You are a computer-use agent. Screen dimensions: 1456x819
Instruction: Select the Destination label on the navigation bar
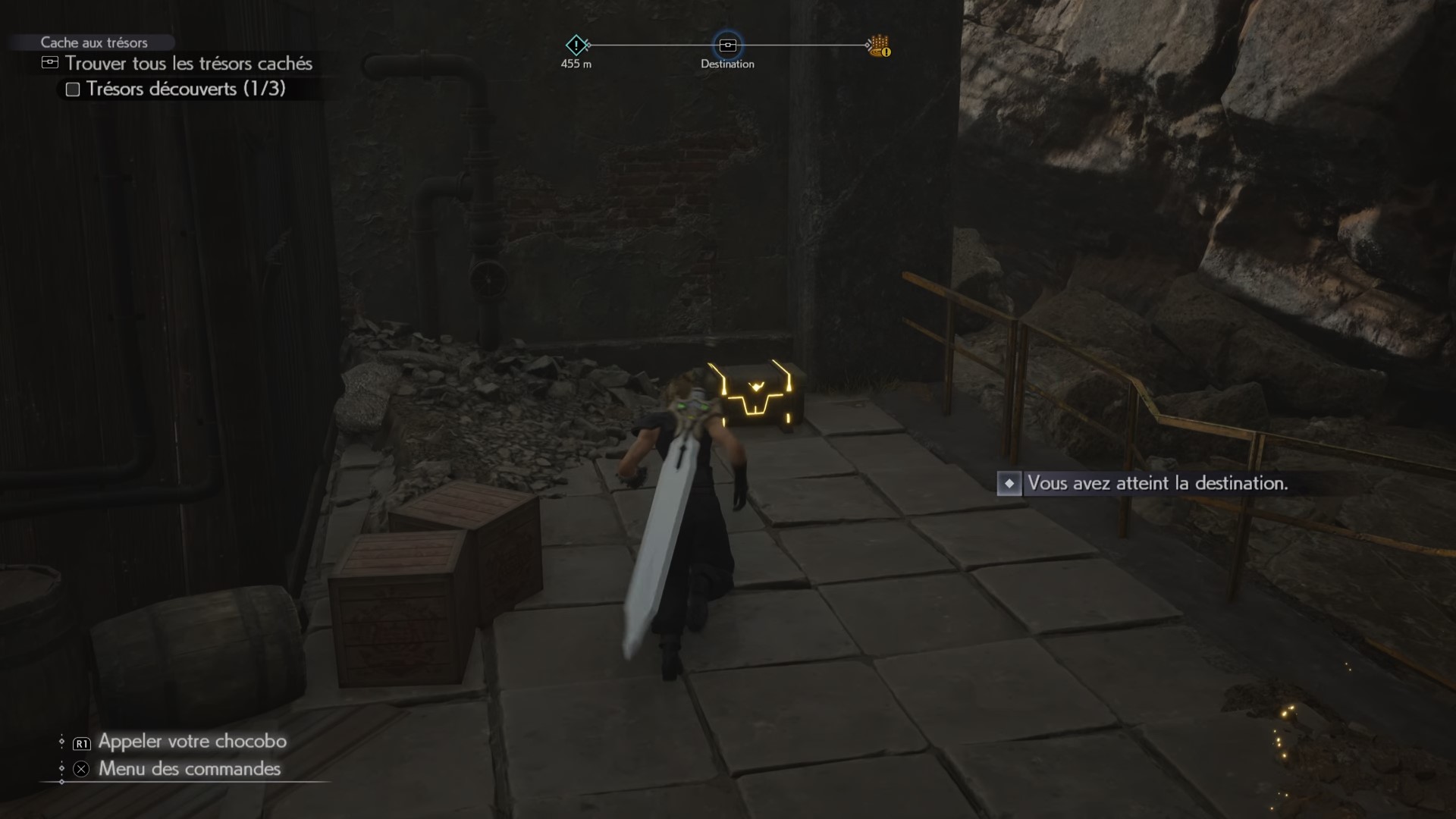tap(729, 64)
